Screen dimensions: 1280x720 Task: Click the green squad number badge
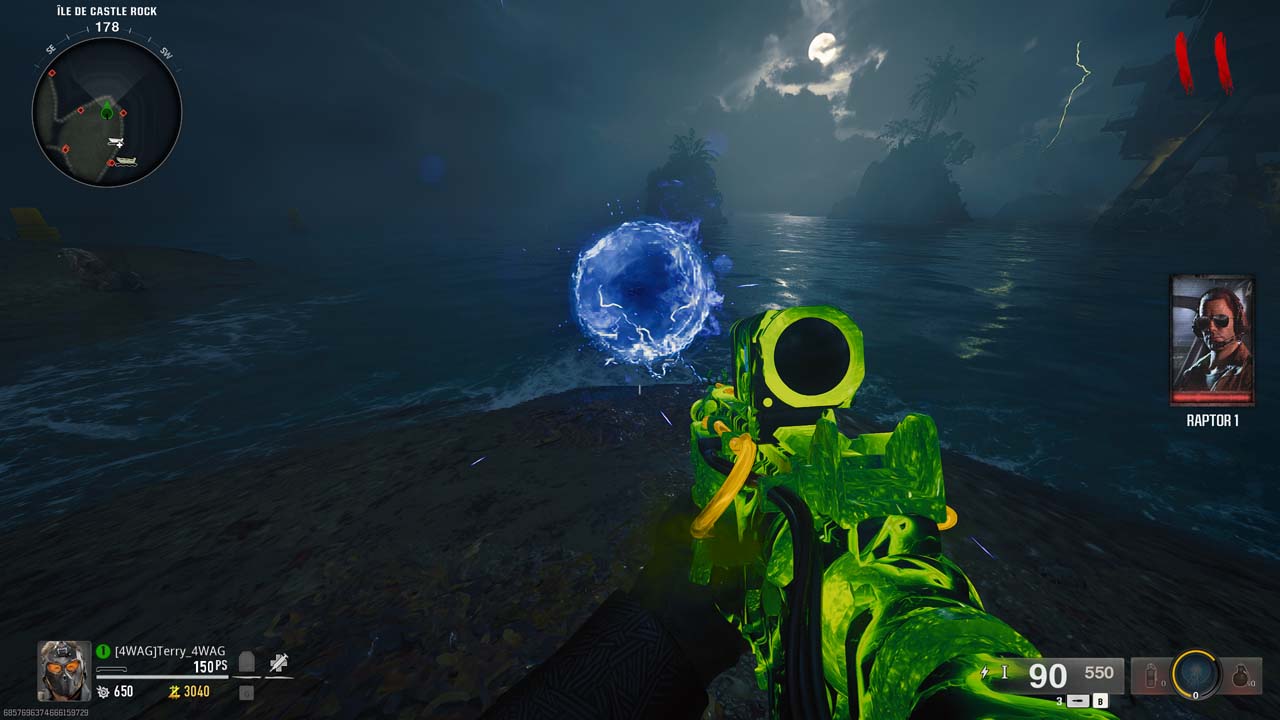[103, 651]
